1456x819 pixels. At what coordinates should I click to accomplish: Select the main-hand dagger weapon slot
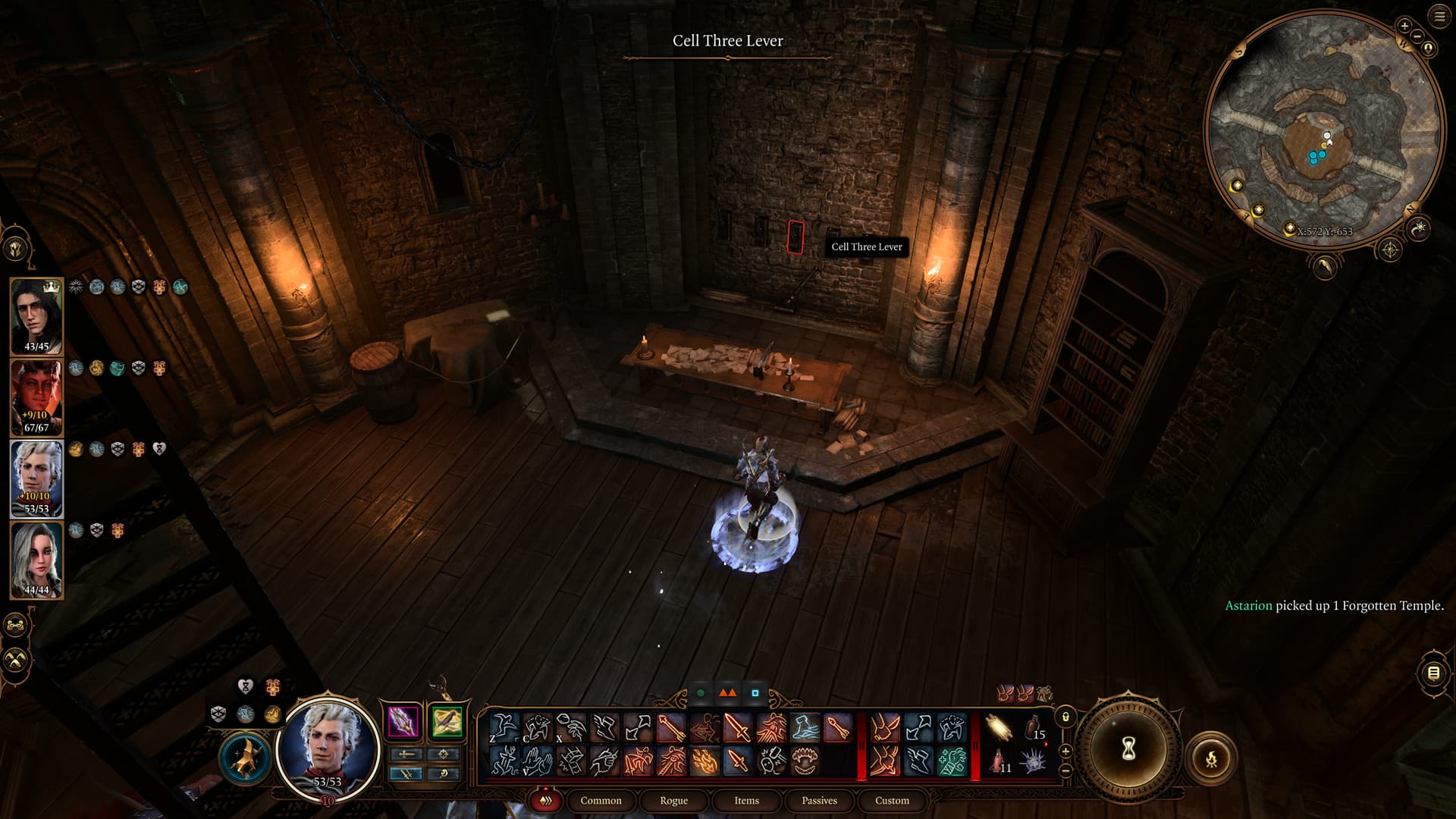coord(403,721)
